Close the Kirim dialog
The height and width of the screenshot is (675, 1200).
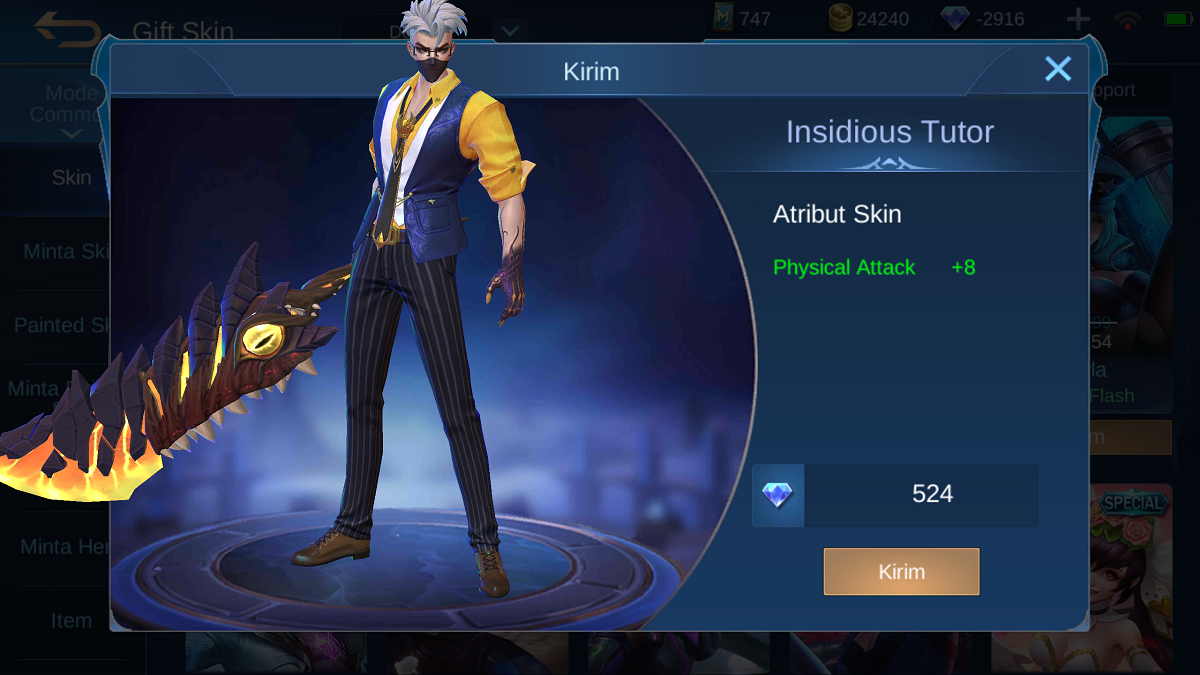(1057, 69)
